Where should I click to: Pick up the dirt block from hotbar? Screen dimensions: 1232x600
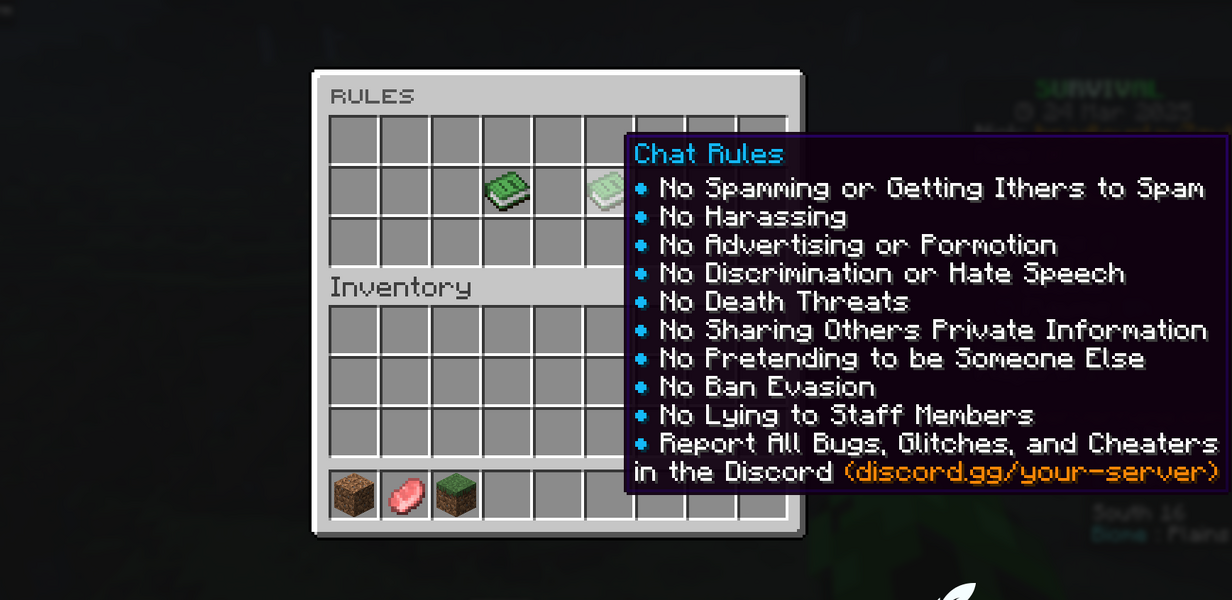pyautogui.click(x=354, y=494)
